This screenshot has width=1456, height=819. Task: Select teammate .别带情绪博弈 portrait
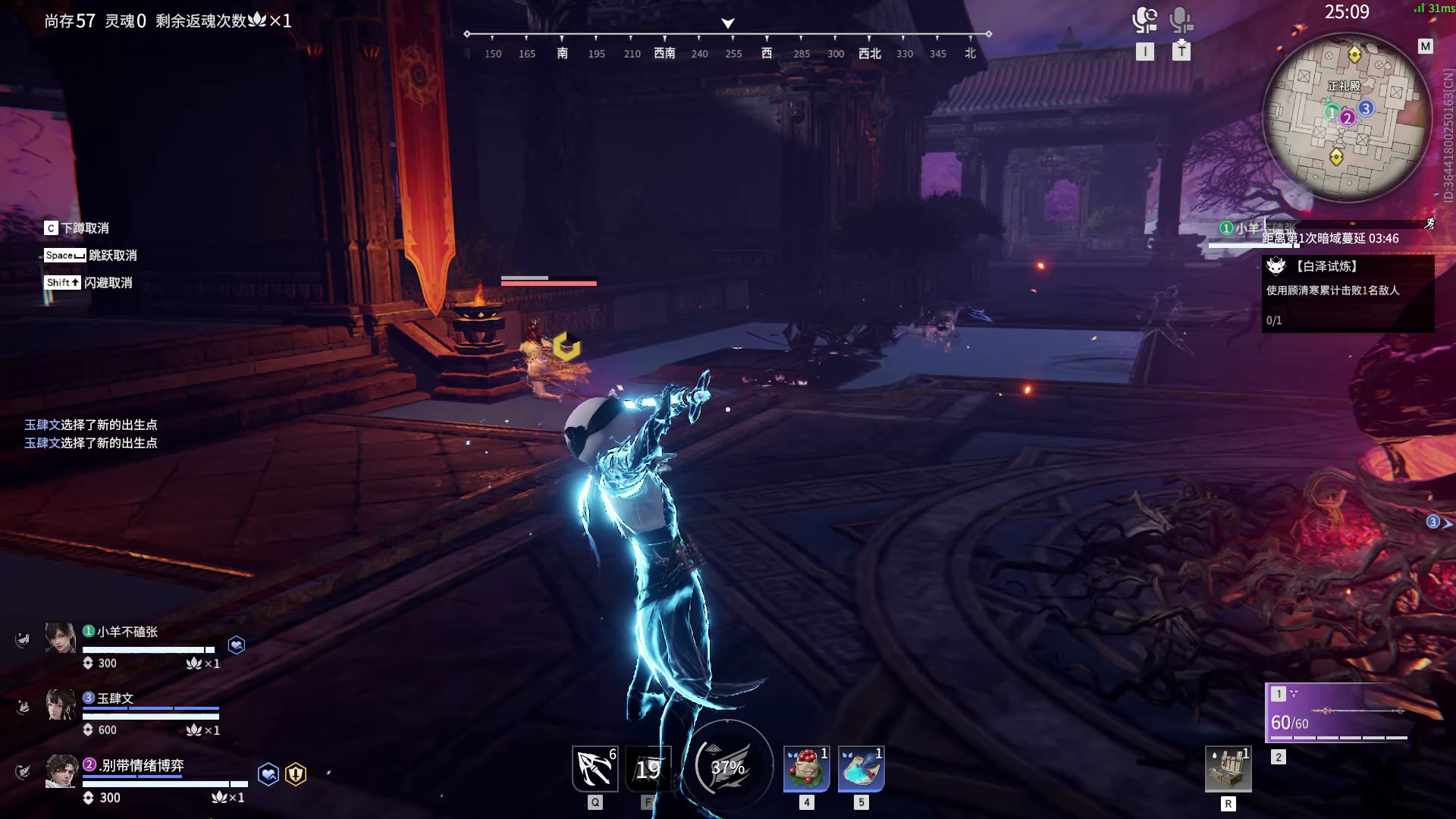click(x=60, y=771)
